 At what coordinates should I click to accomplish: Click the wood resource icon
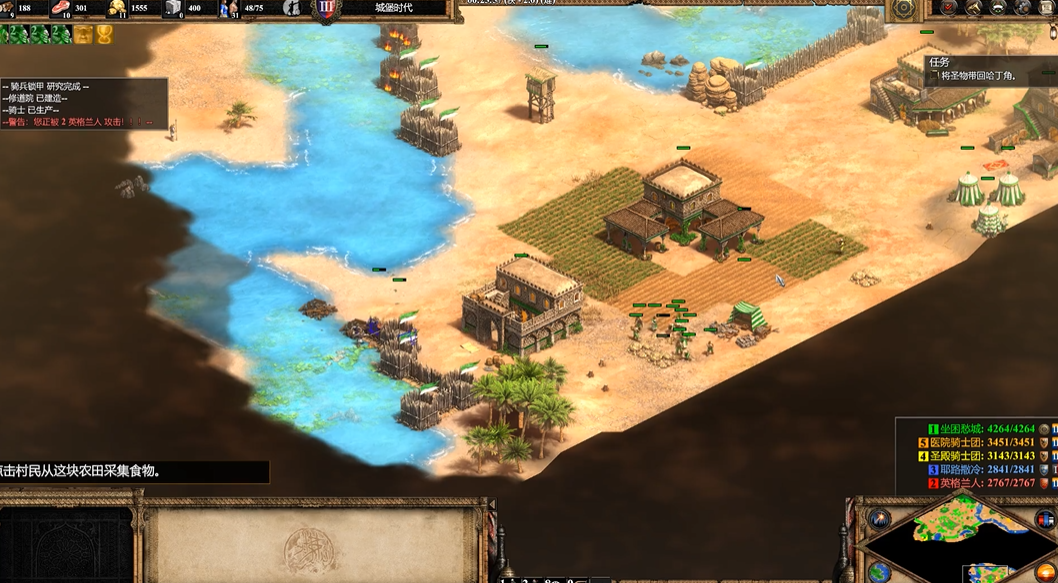tap(6, 8)
